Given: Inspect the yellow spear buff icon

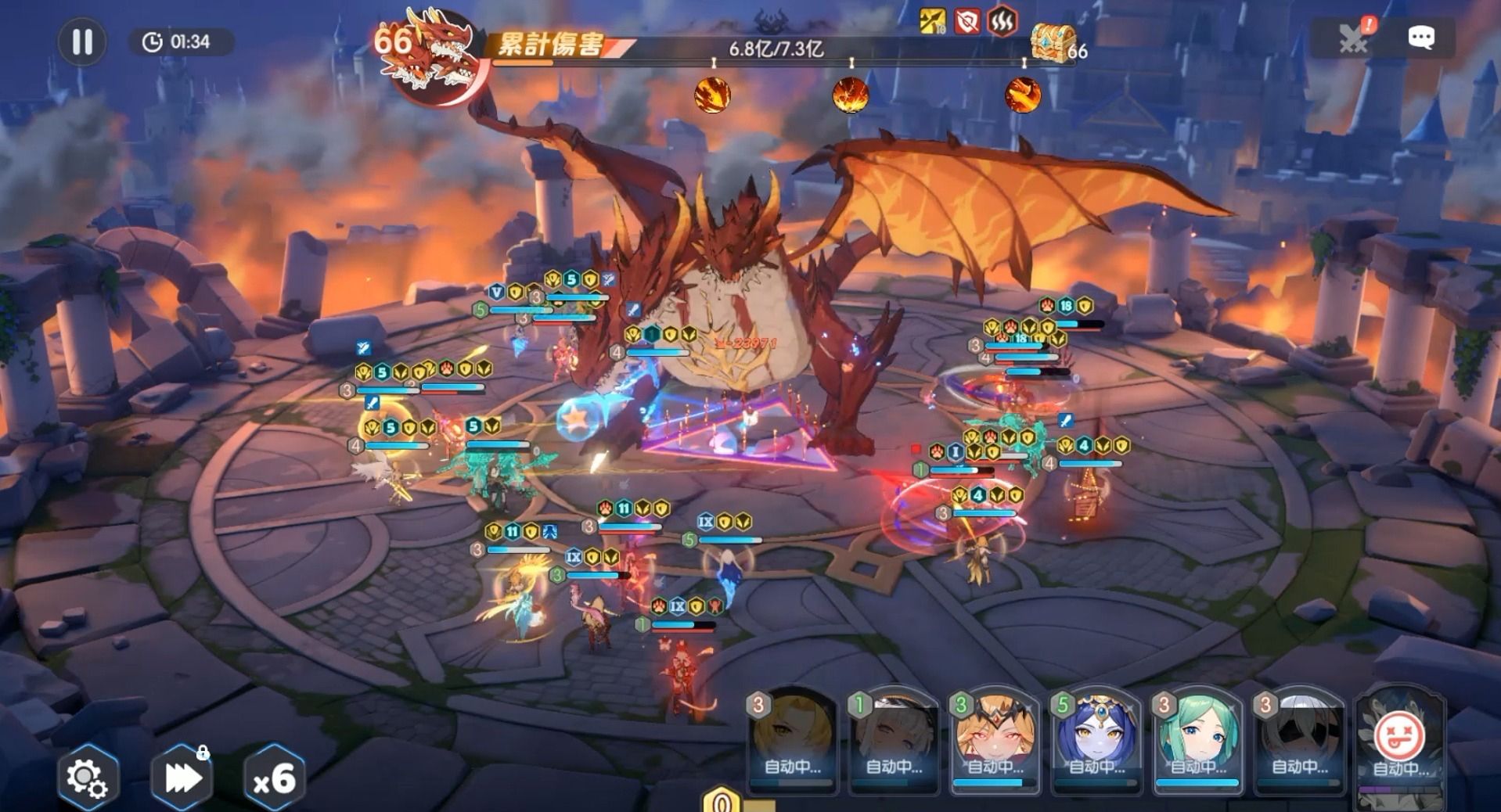Looking at the screenshot, I should tap(932, 21).
